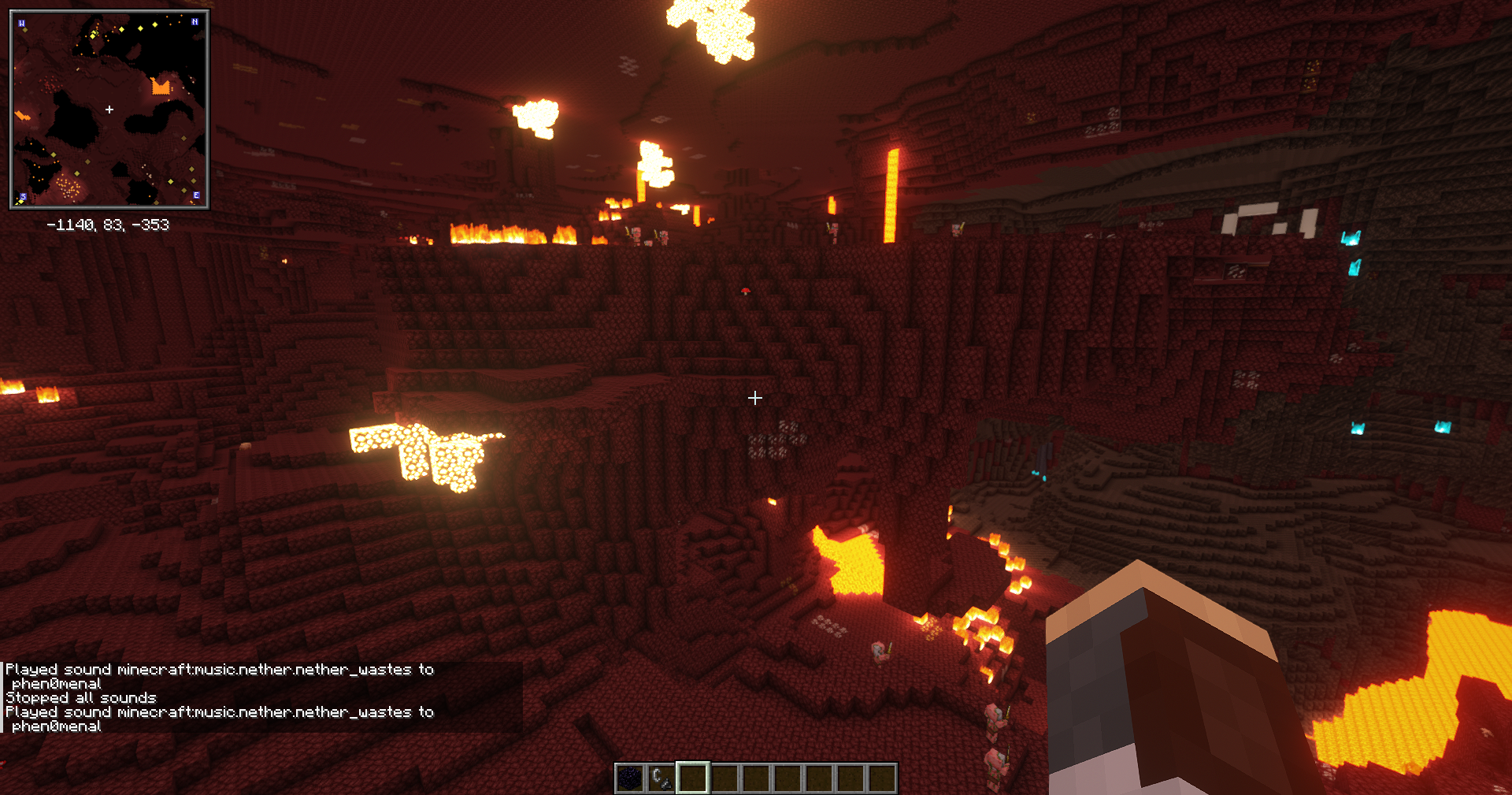The width and height of the screenshot is (1512, 795).
Task: Select the obsidian block hotbar slot
Action: click(630, 778)
